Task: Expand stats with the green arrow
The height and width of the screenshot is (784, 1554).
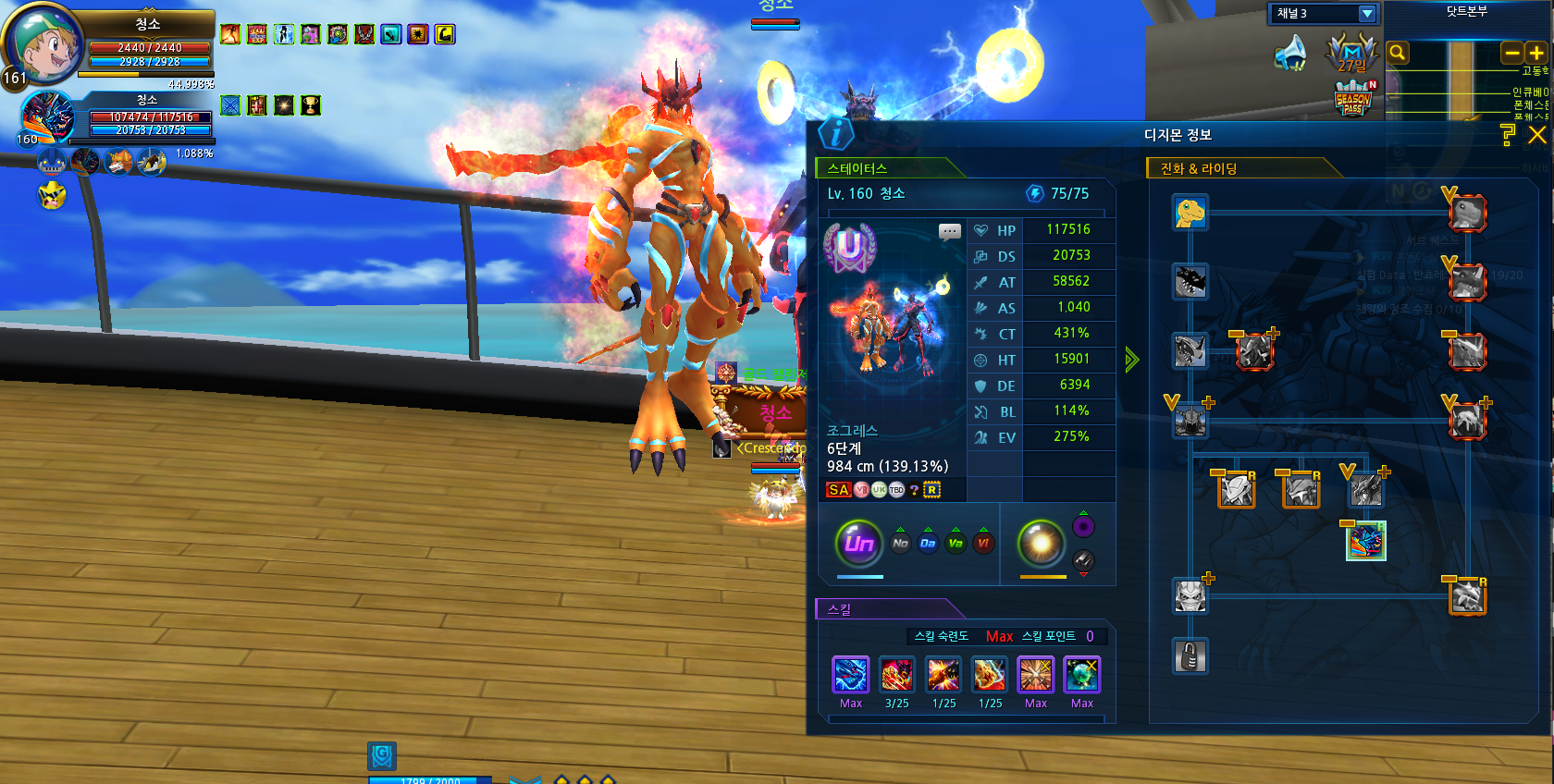Action: coord(1131,360)
